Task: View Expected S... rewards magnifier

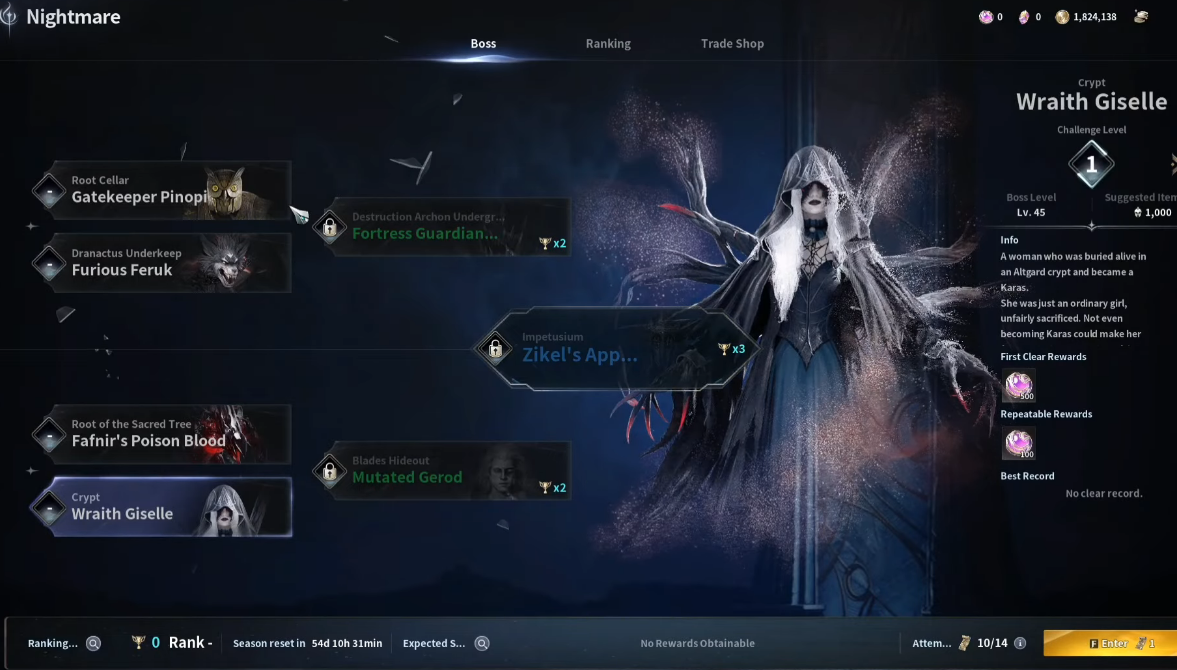Action: pyautogui.click(x=482, y=643)
